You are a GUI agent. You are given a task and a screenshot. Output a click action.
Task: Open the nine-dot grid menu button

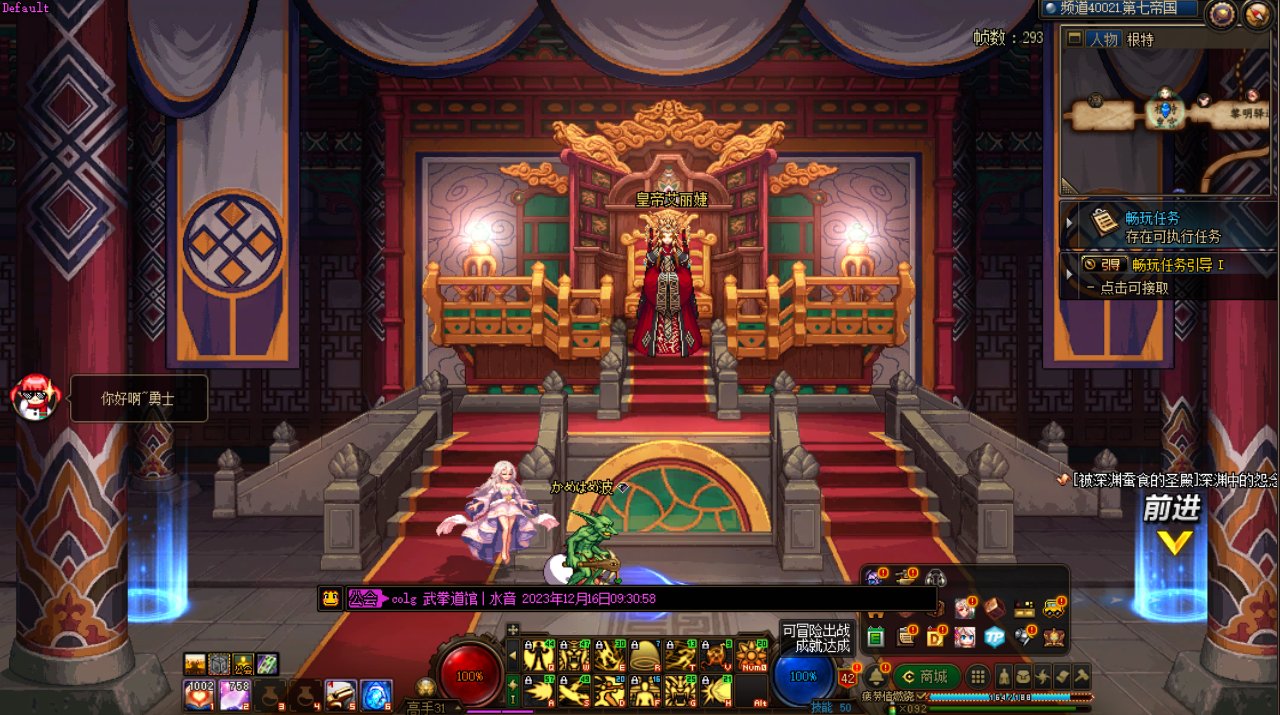pos(979,676)
